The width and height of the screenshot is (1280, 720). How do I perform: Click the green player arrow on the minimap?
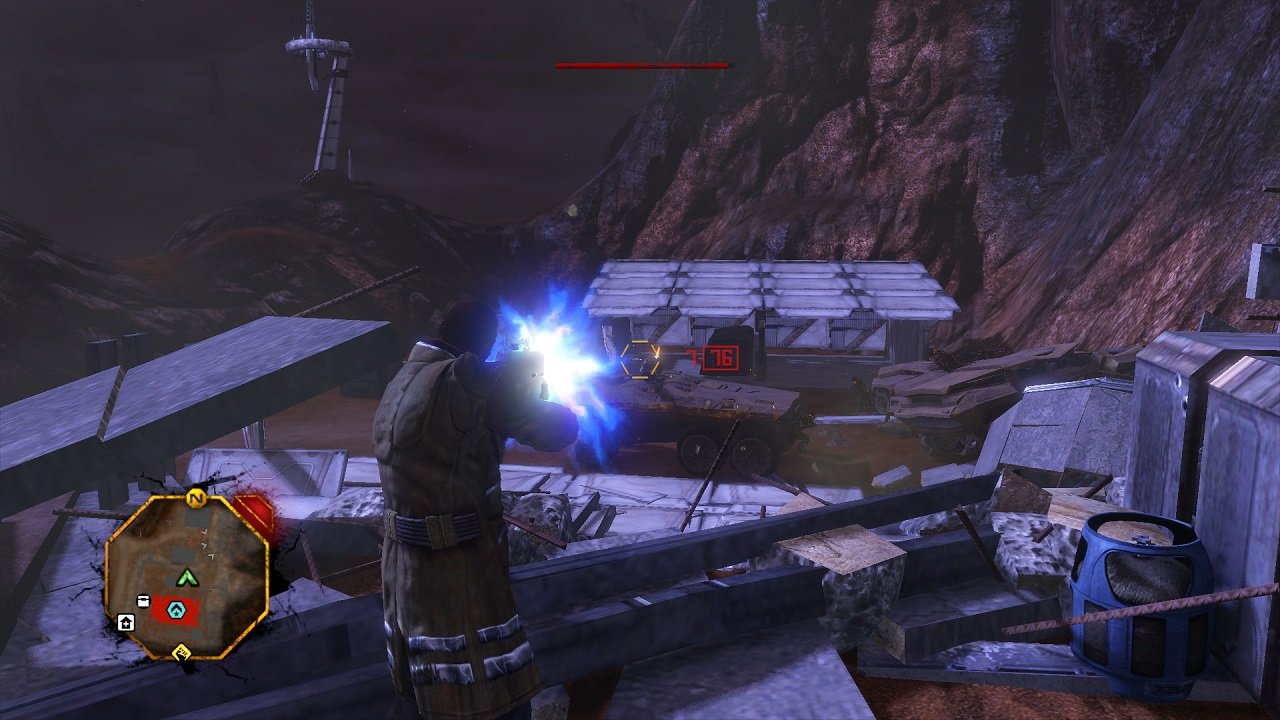point(188,577)
